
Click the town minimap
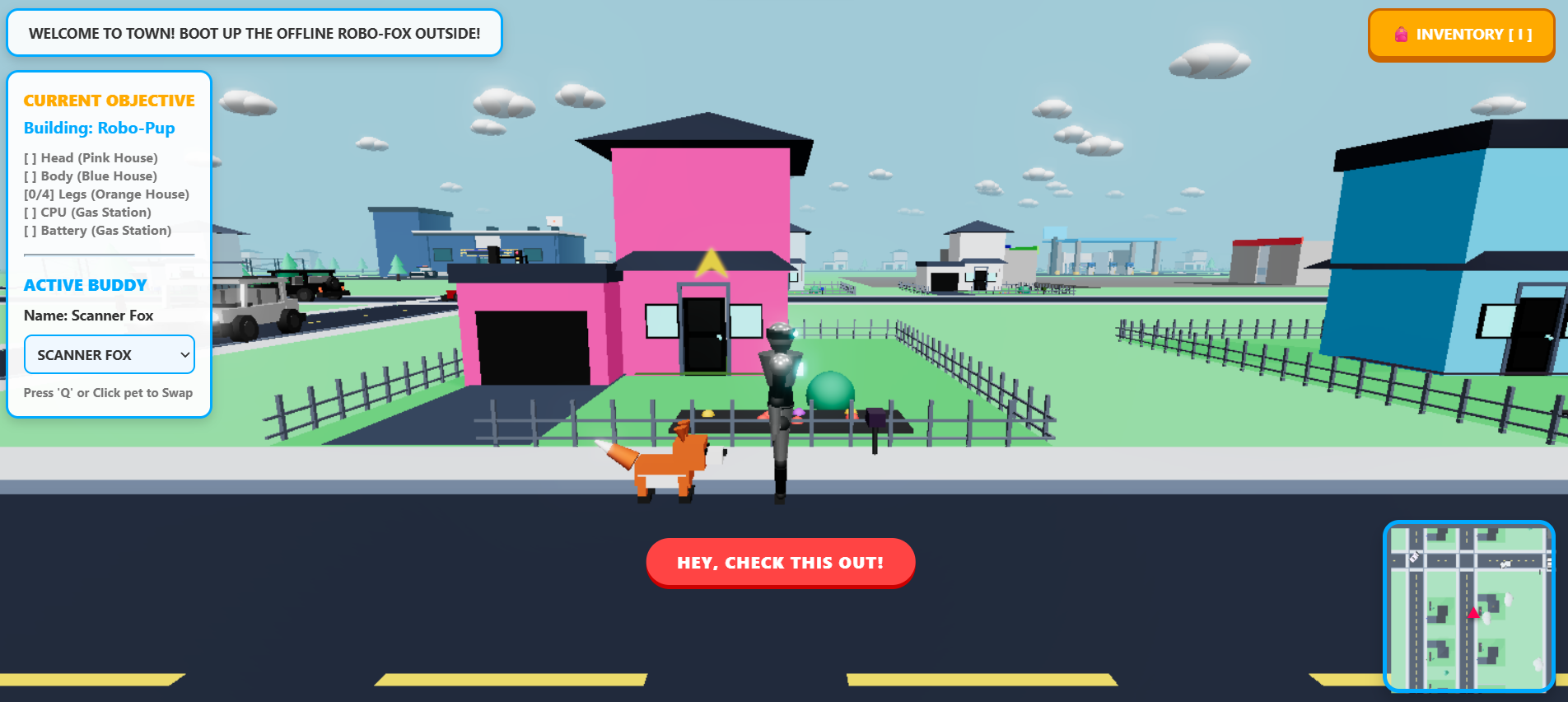click(x=1468, y=606)
